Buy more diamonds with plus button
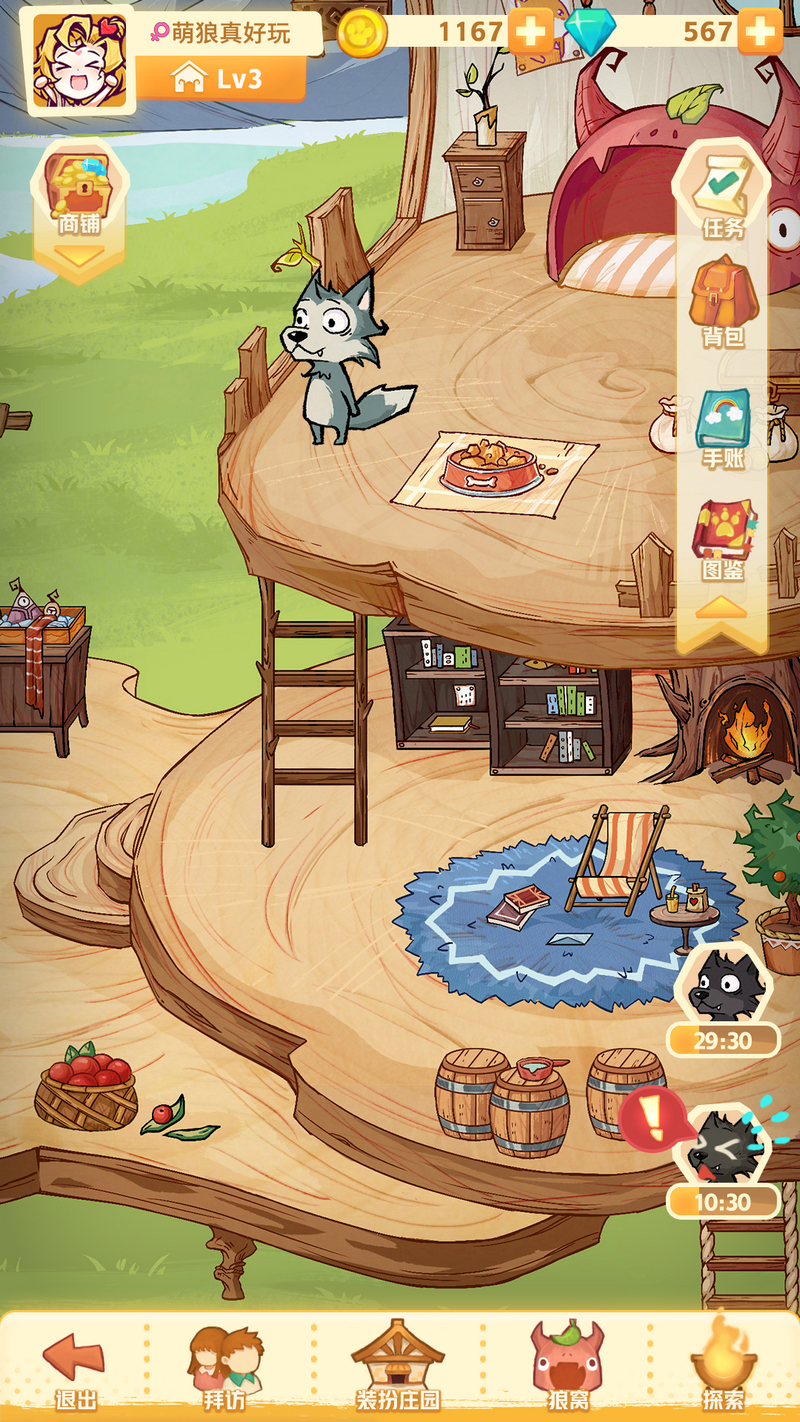 (759, 33)
